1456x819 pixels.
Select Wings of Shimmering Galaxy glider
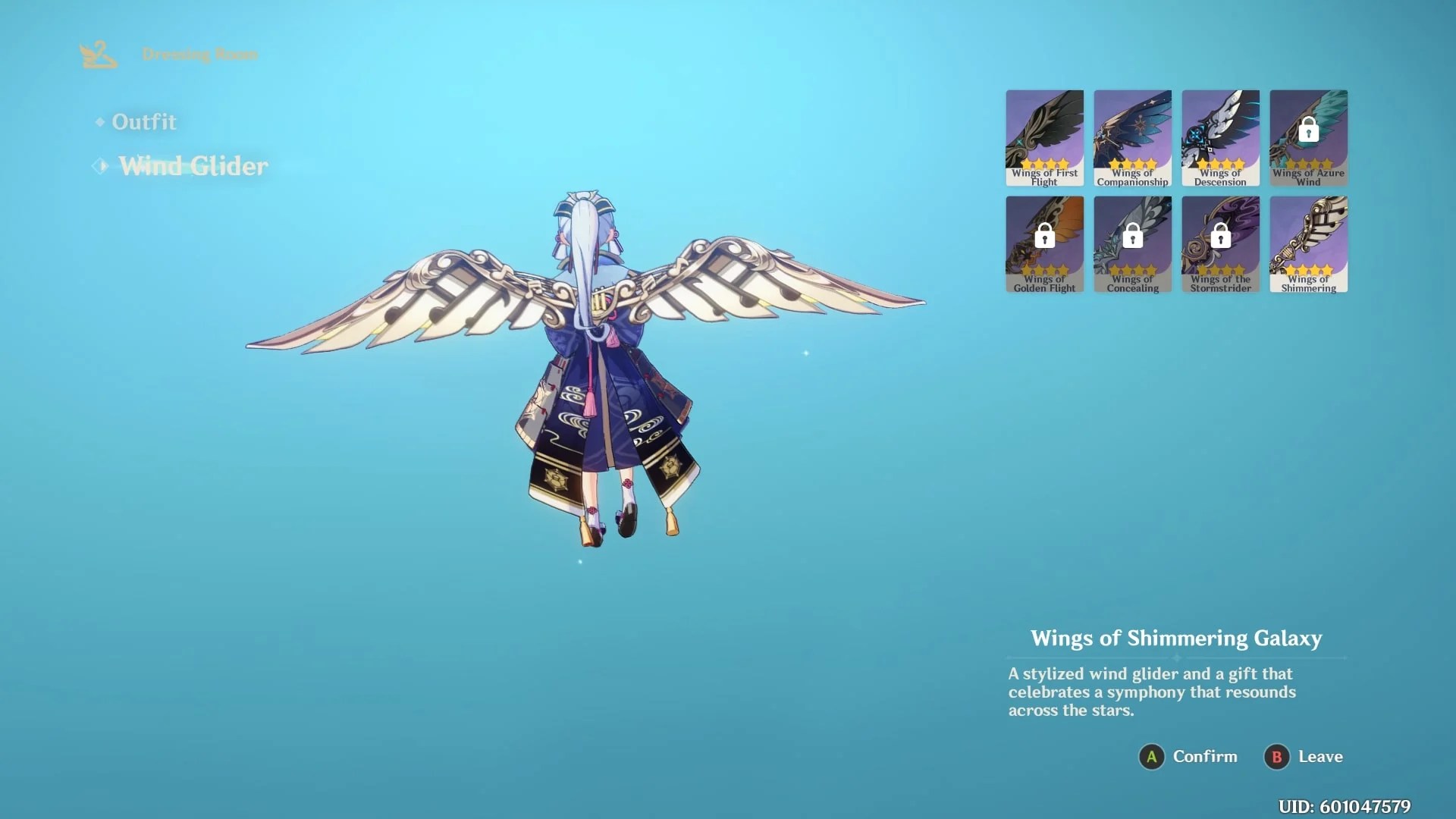coord(1308,243)
